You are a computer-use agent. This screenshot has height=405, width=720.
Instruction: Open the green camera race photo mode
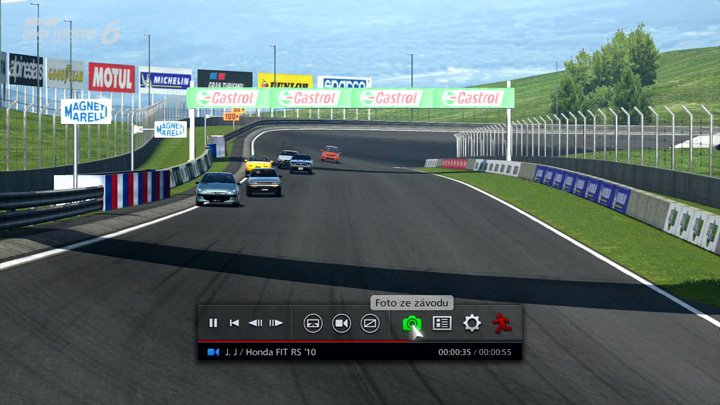pos(410,323)
